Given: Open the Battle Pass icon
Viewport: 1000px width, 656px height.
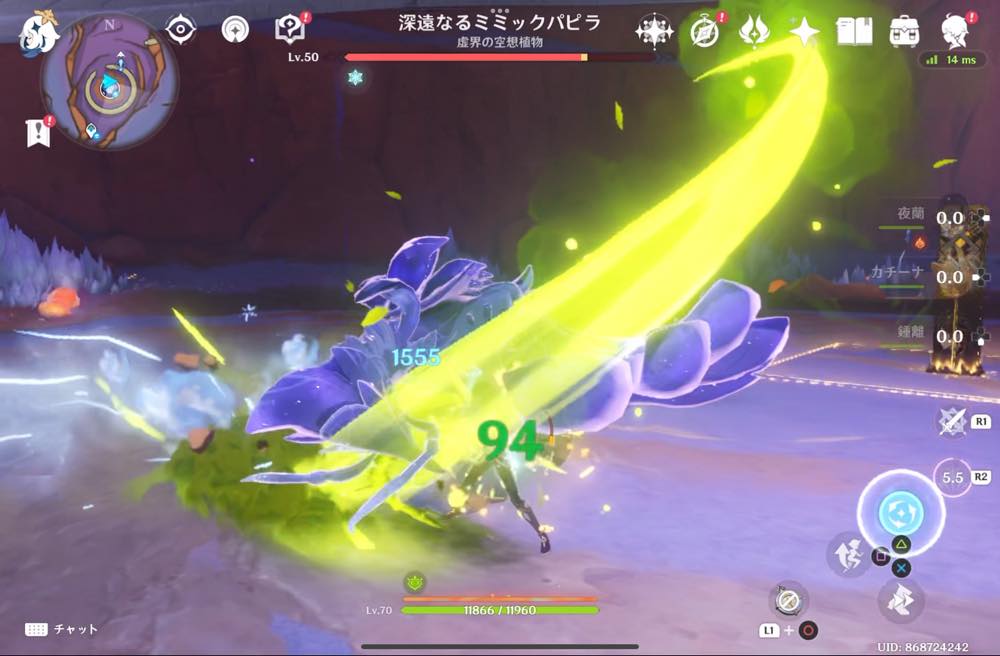Looking at the screenshot, I should pyautogui.click(x=754, y=31).
